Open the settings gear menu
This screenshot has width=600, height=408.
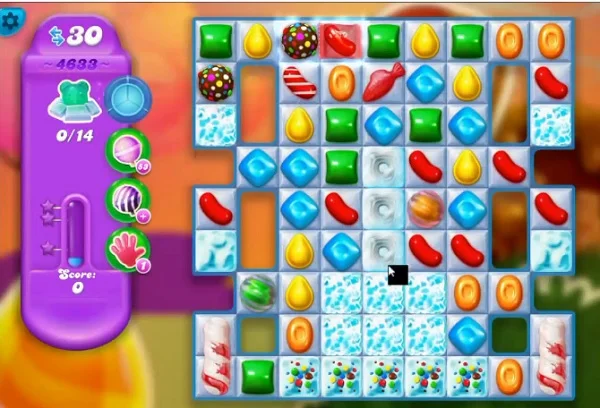11,18
